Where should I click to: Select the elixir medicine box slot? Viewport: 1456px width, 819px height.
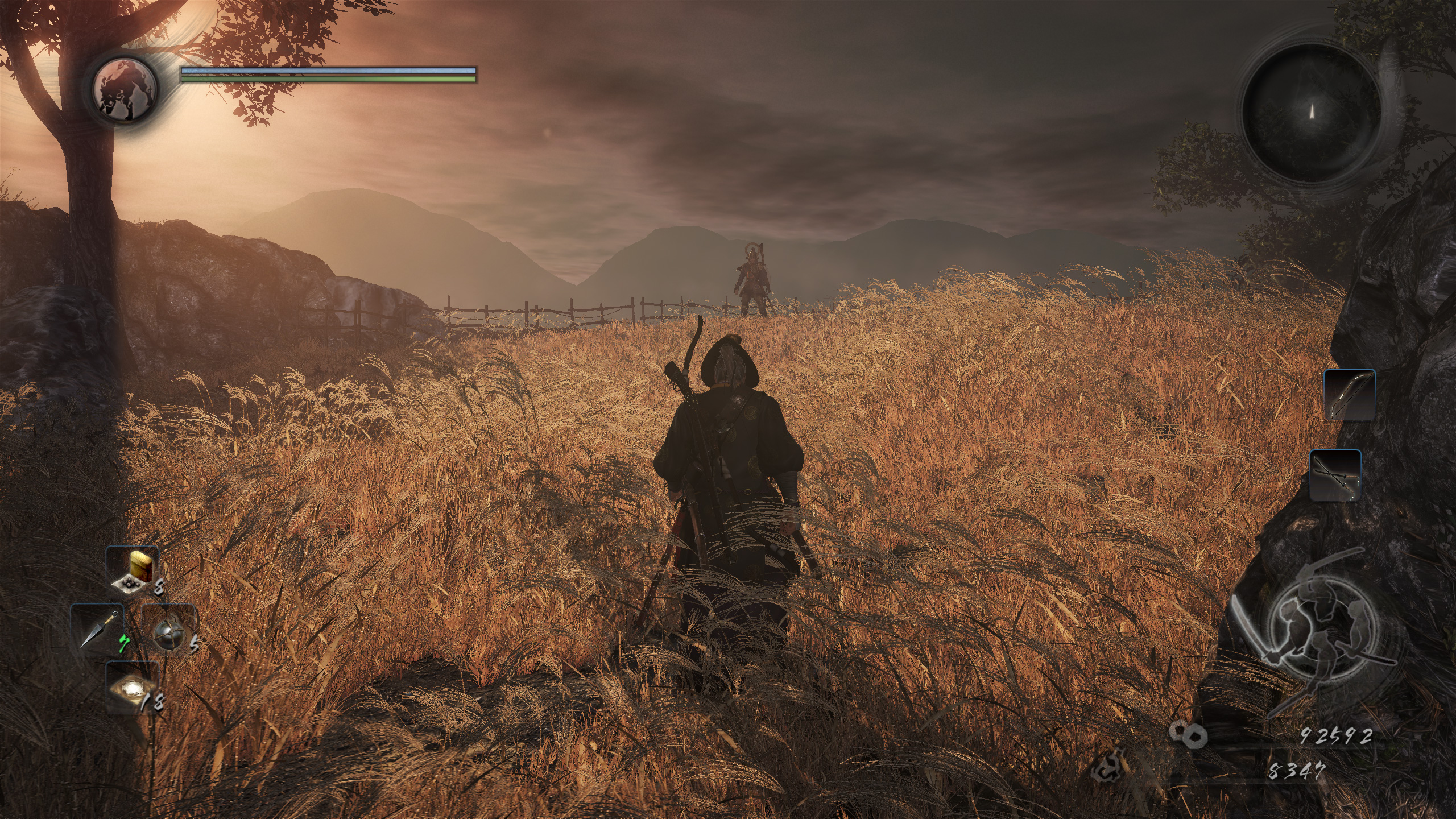point(133,574)
